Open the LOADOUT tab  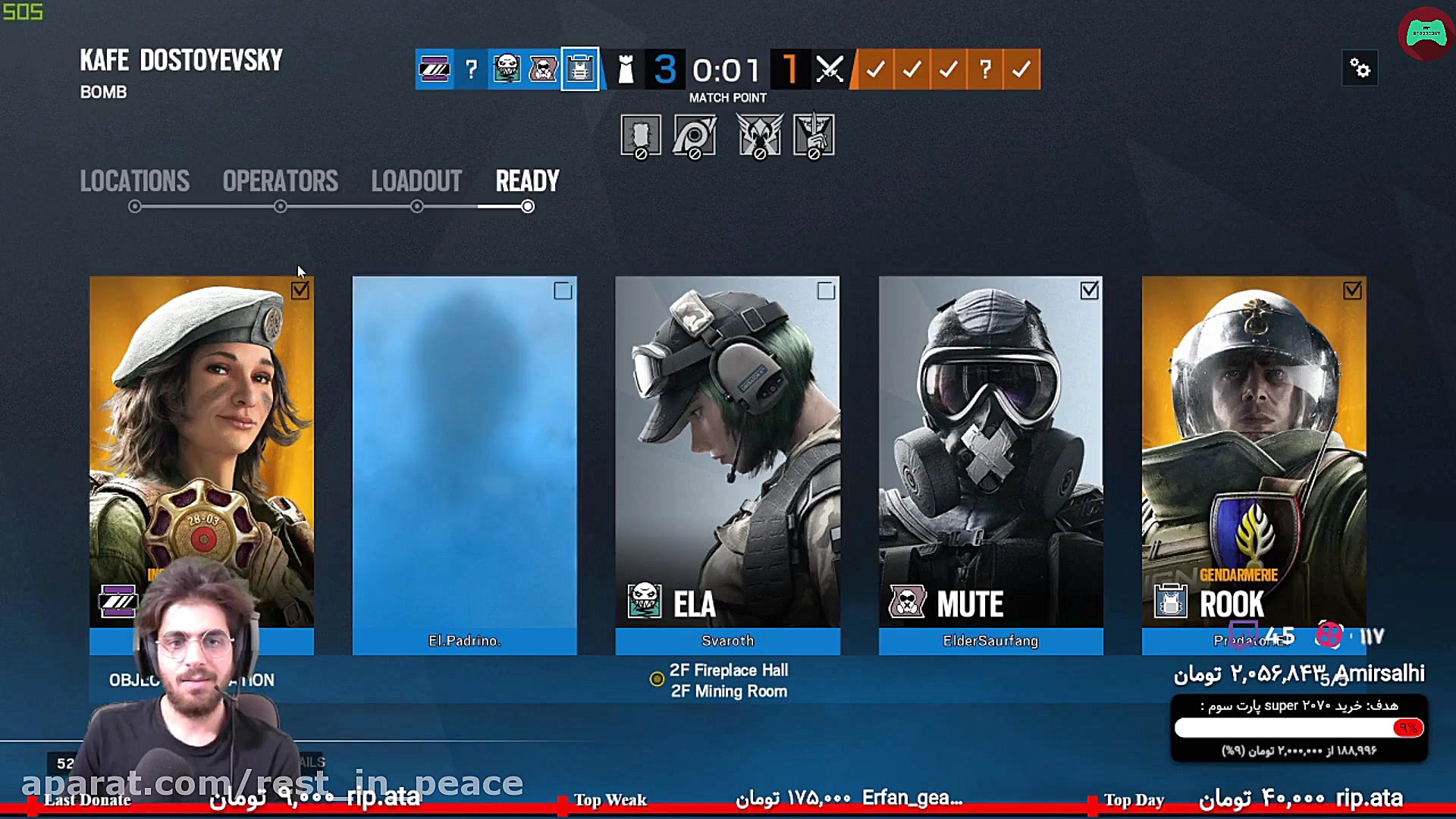[416, 182]
